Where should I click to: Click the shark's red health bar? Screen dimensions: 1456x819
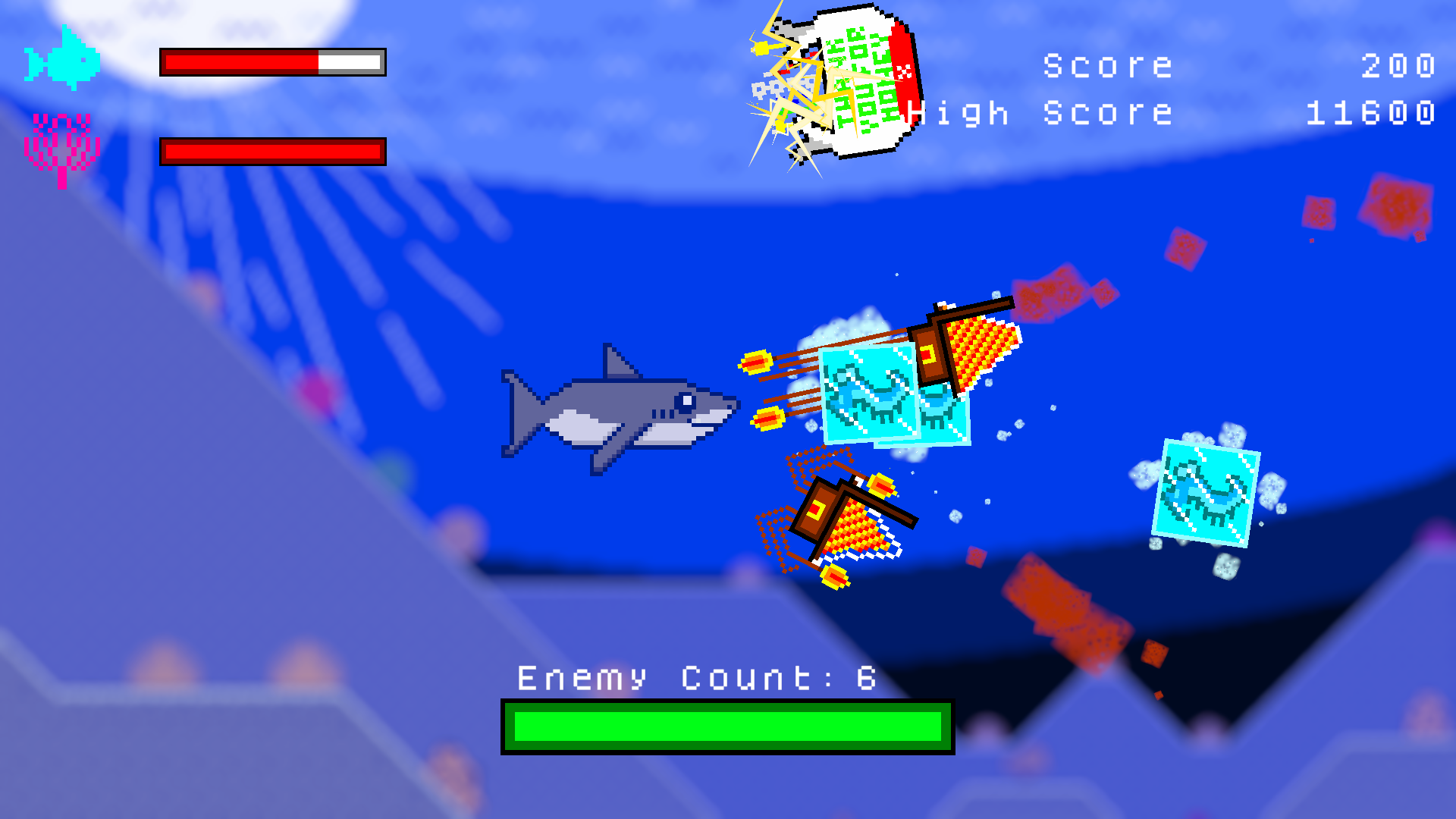tap(271, 62)
